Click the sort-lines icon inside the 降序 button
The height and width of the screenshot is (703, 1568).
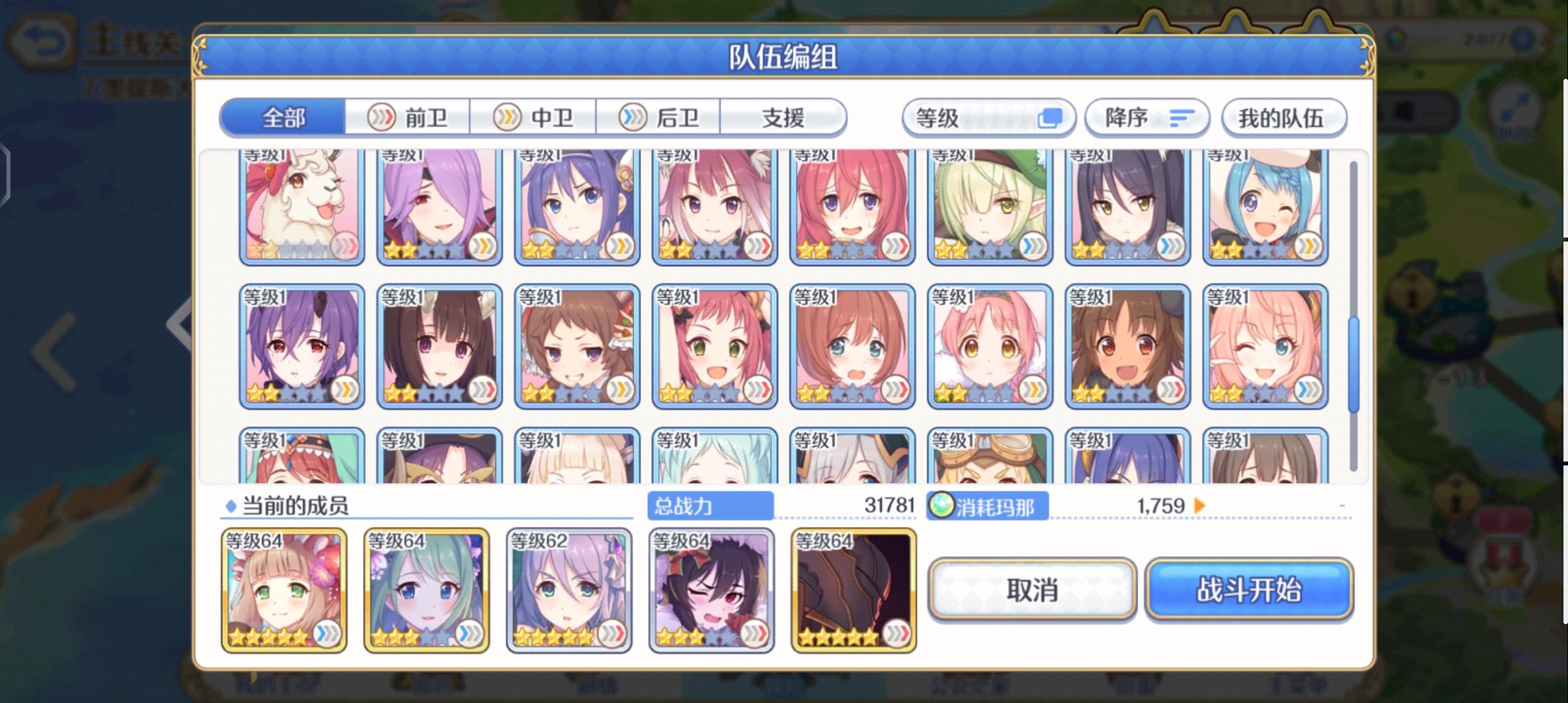click(1182, 117)
